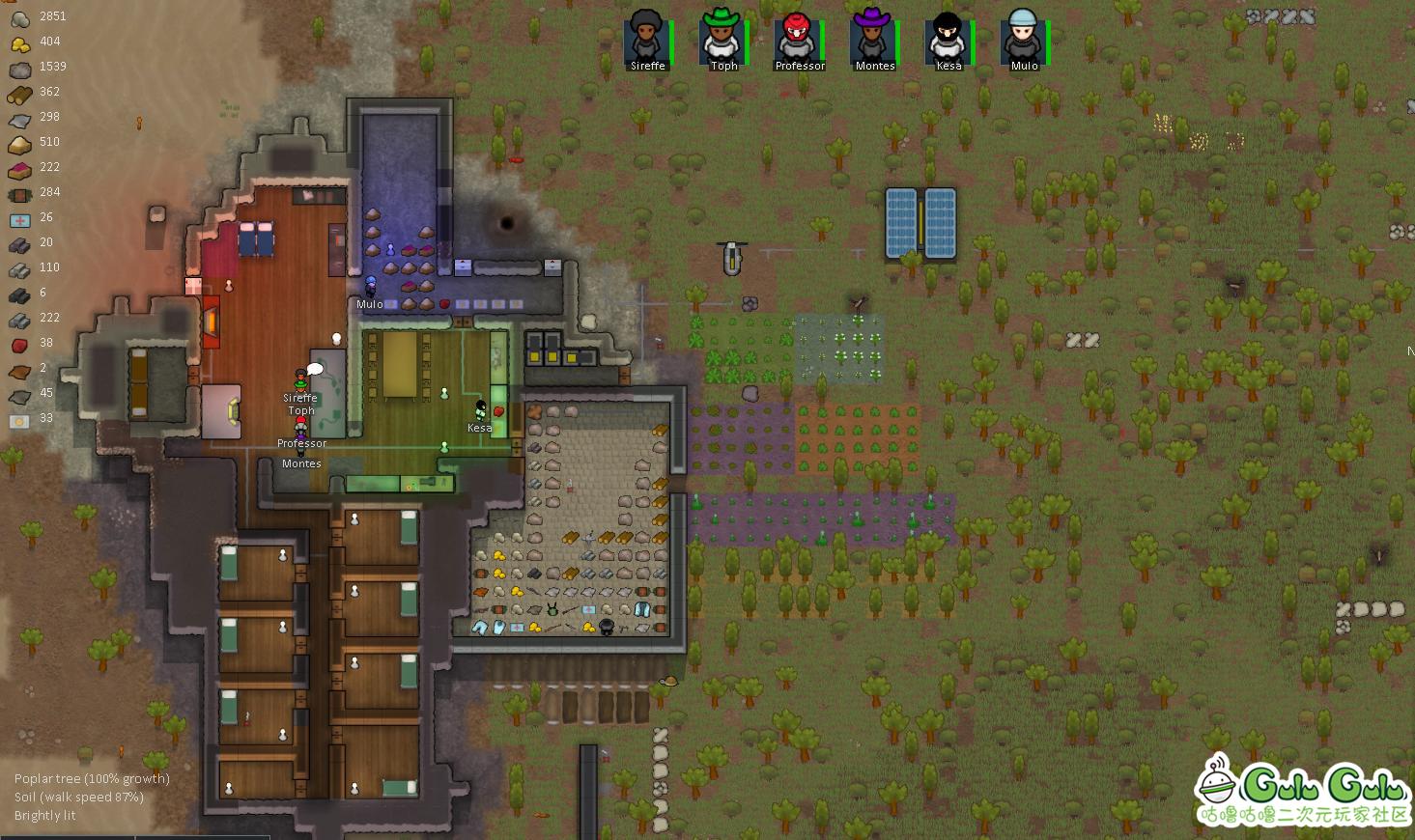Select colonist Sireffe's portrait
The width and height of the screenshot is (1415, 840).
[x=646, y=39]
